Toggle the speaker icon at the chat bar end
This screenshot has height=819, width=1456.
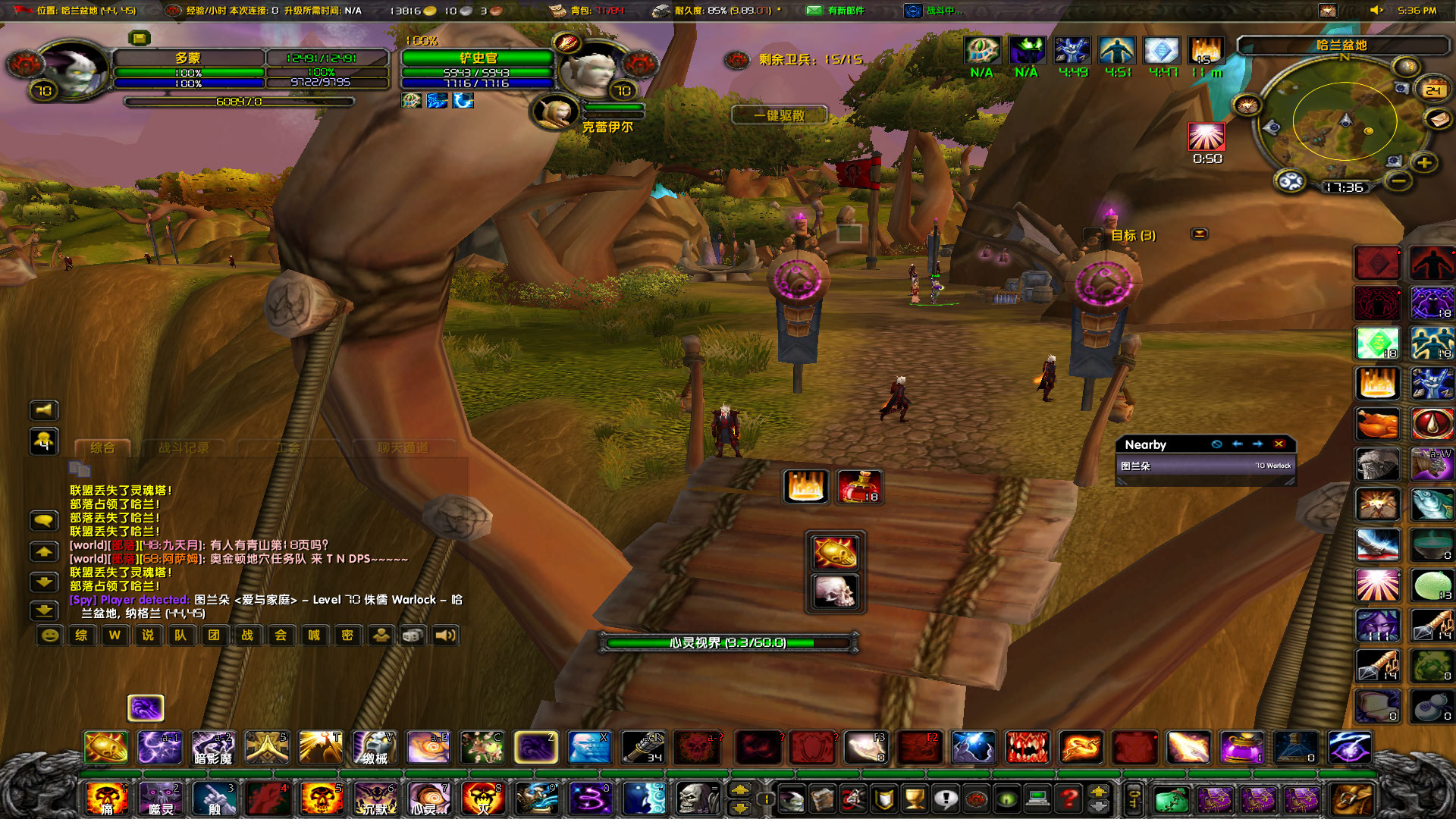coord(446,635)
